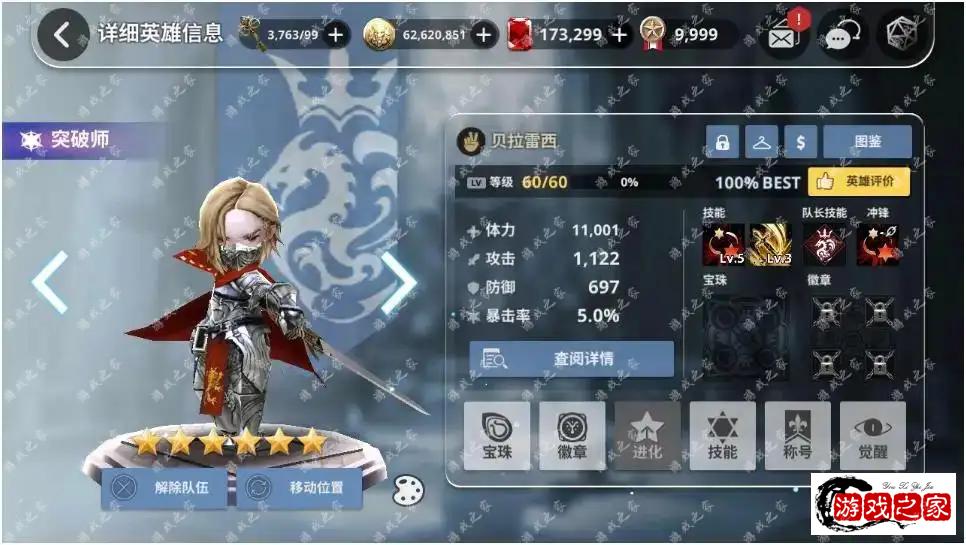Show the next hero with right arrow

398,283
